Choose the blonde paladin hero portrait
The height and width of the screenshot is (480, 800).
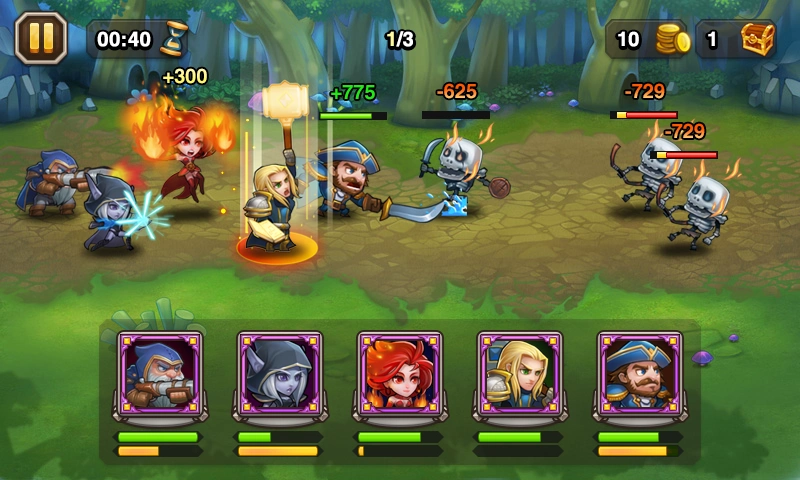520,373
